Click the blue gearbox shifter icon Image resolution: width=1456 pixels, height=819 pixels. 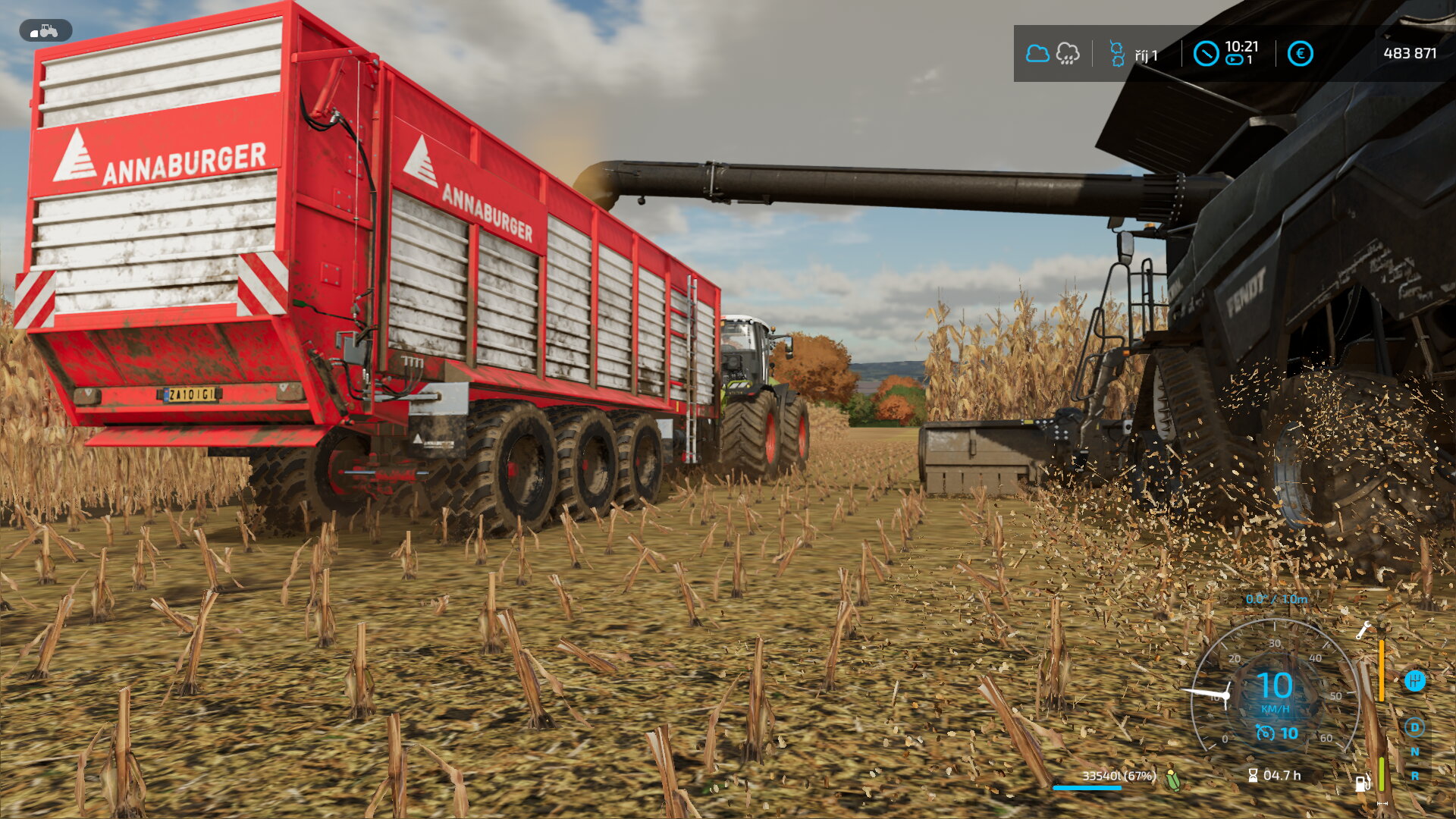(x=1414, y=680)
